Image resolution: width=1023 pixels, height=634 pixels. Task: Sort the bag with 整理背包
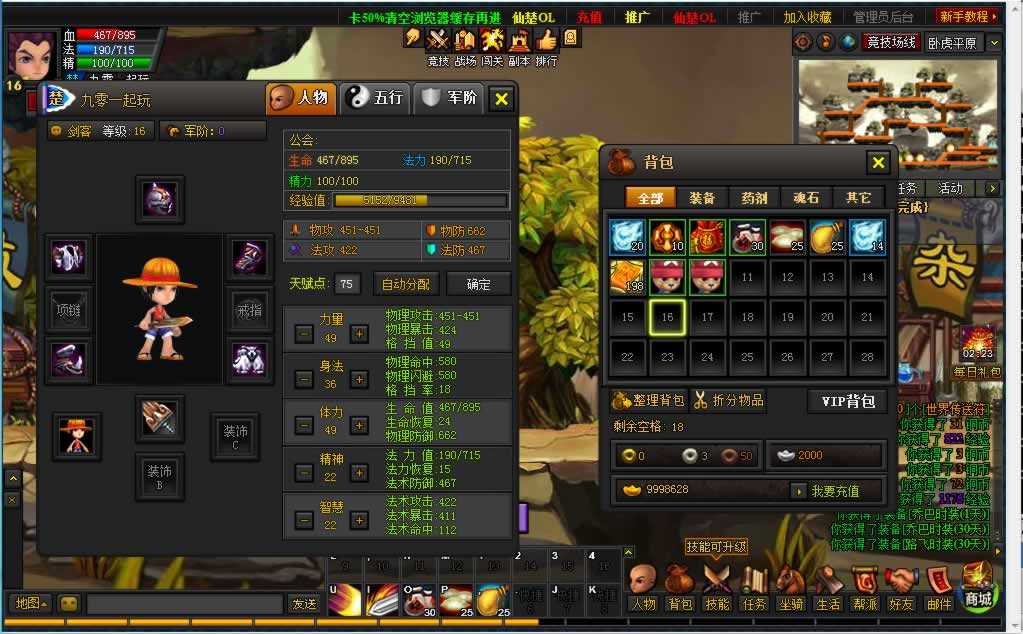point(648,401)
